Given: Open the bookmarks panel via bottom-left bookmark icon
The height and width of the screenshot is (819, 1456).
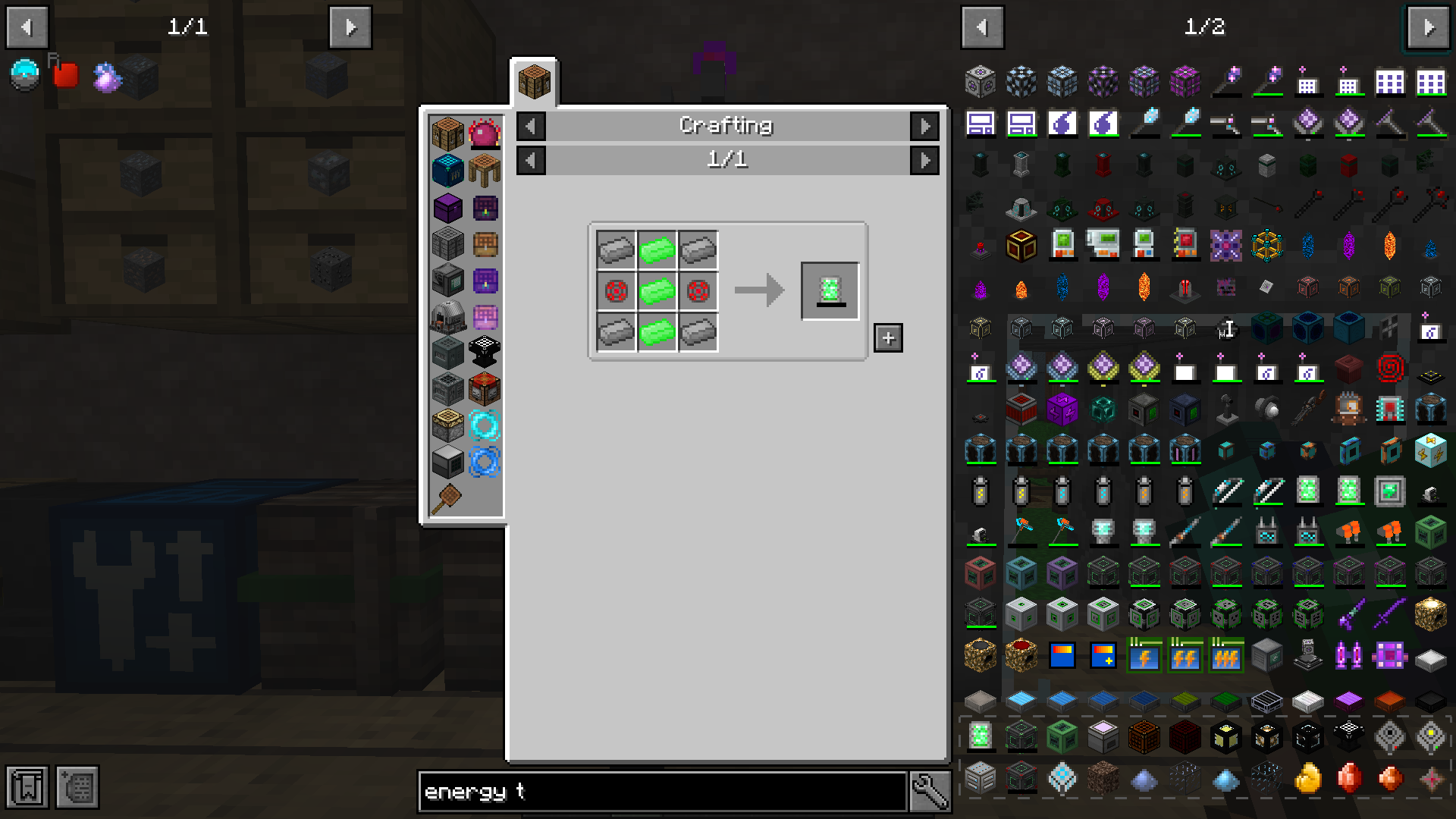Looking at the screenshot, I should 28,788.
